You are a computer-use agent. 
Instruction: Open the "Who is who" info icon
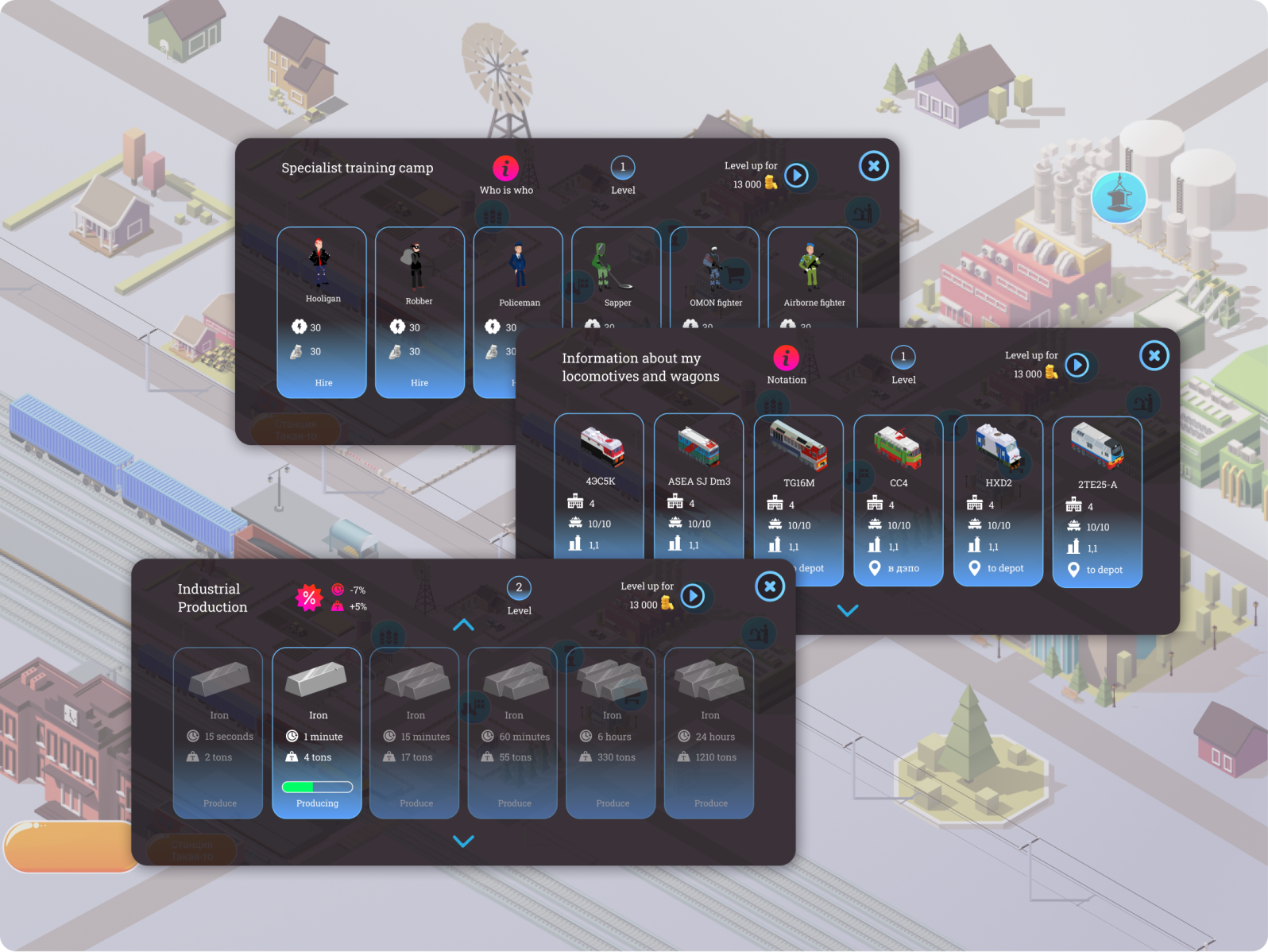click(x=505, y=168)
